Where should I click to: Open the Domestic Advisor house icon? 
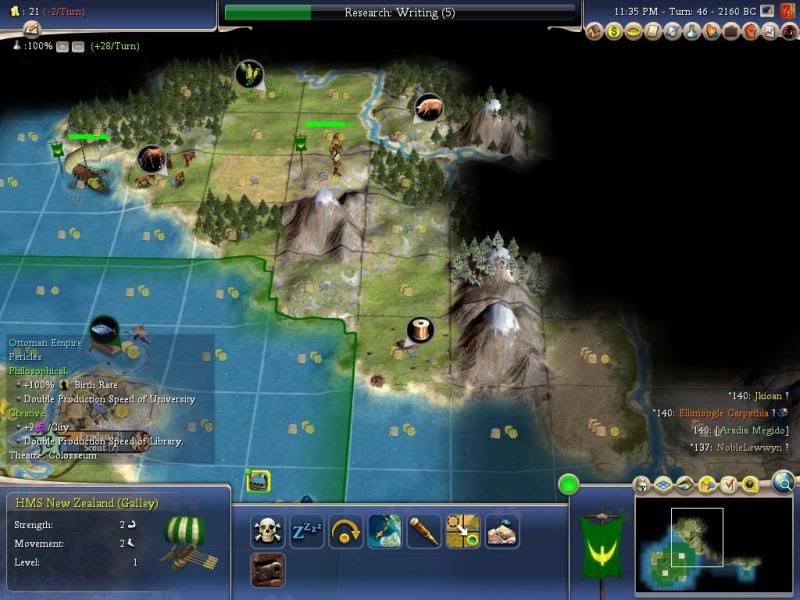tap(595, 32)
